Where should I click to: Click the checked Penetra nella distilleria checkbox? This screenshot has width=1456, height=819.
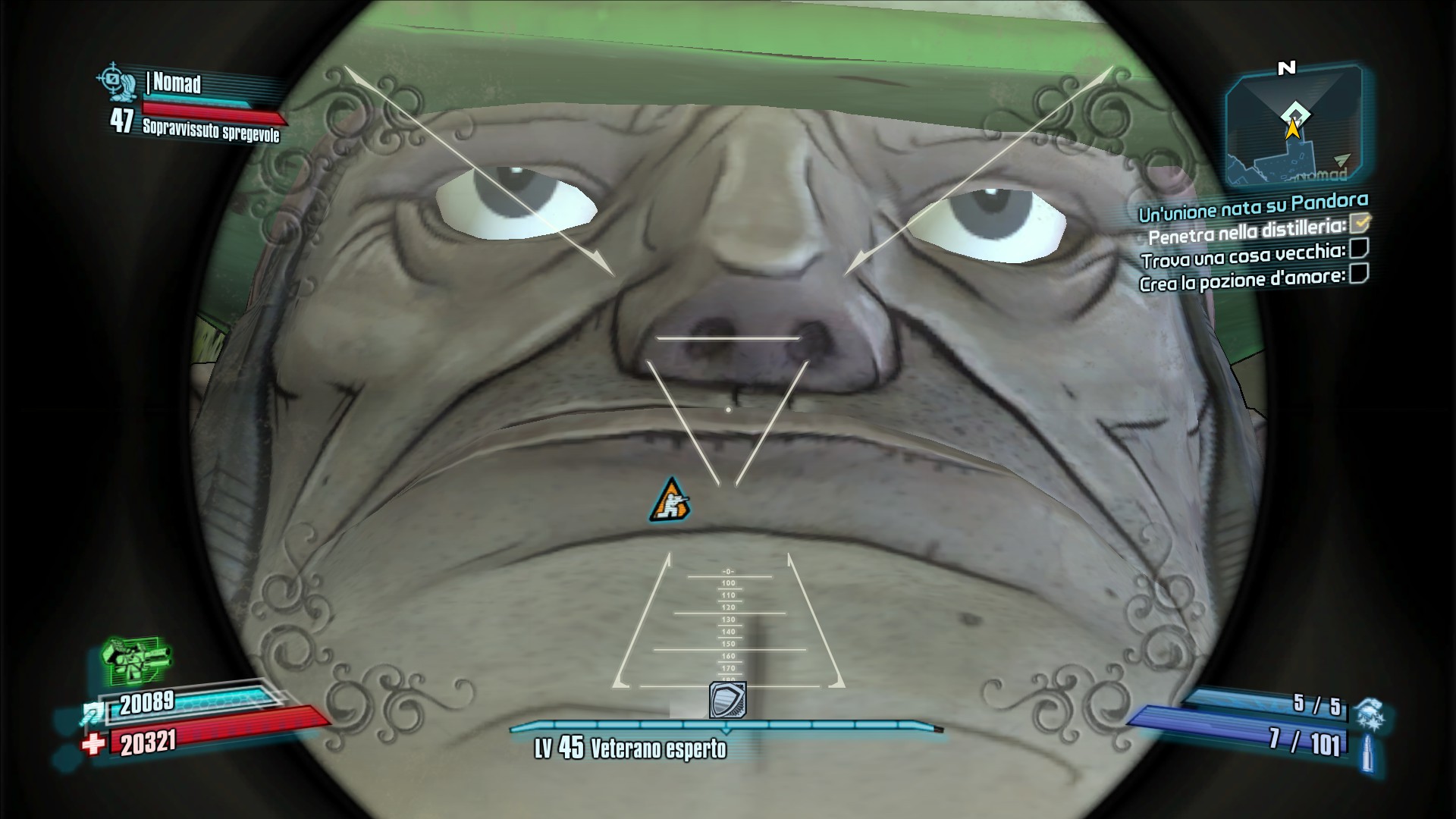tap(1361, 223)
